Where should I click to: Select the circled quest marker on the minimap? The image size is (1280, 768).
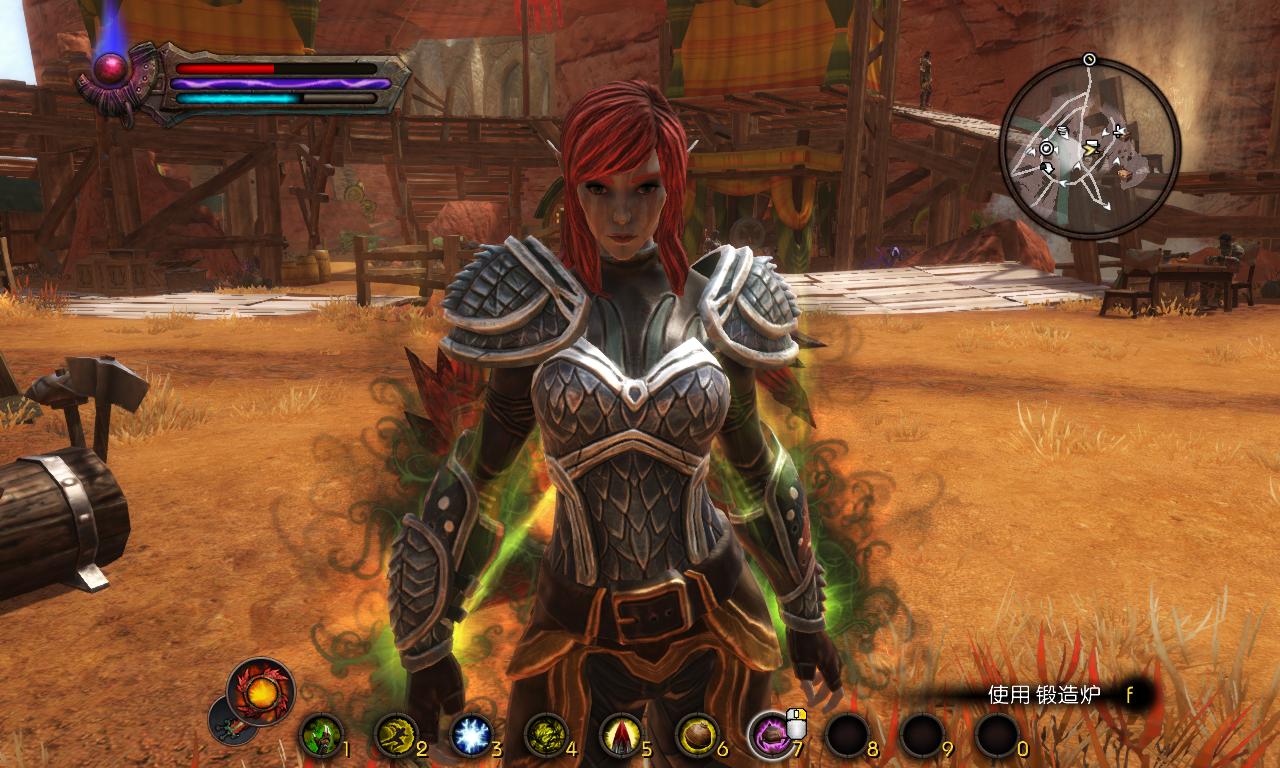click(x=1046, y=148)
